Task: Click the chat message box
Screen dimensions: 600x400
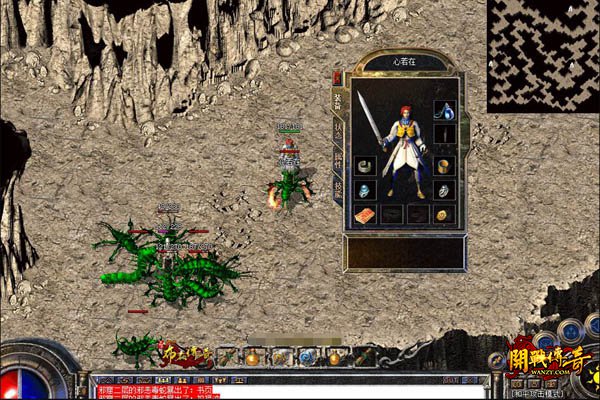Action: pos(290,391)
